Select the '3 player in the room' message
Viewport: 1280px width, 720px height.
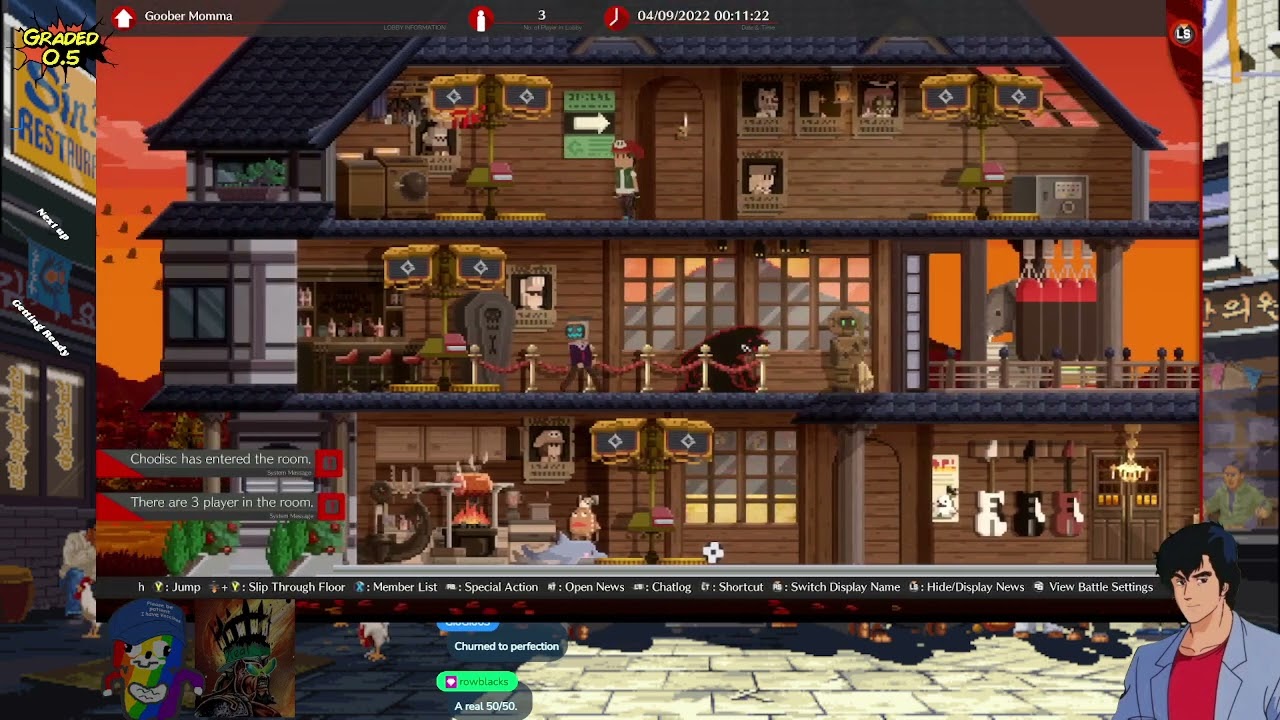pyautogui.click(x=221, y=503)
